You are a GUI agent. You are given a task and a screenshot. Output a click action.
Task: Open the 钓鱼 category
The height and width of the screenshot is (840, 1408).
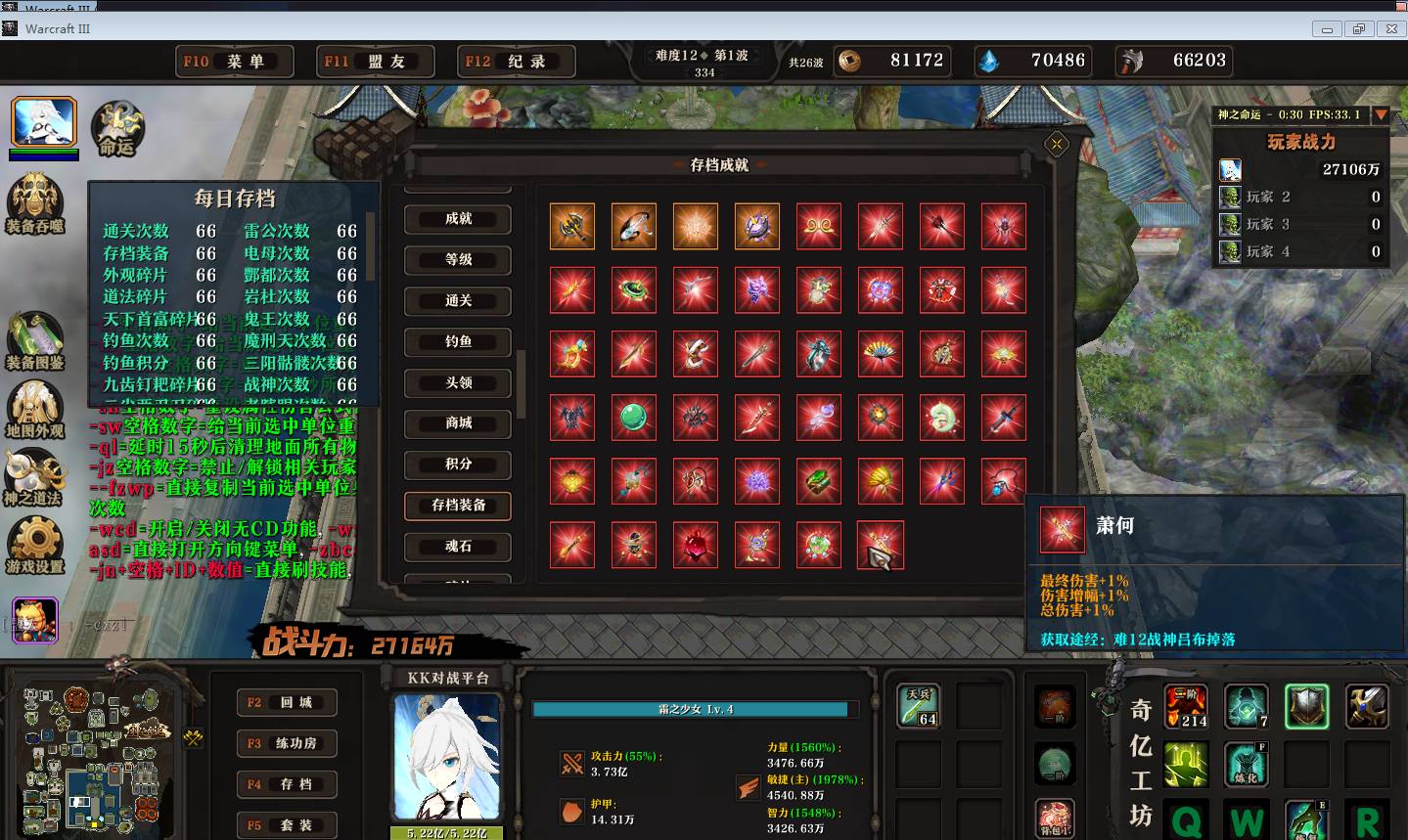[x=458, y=342]
